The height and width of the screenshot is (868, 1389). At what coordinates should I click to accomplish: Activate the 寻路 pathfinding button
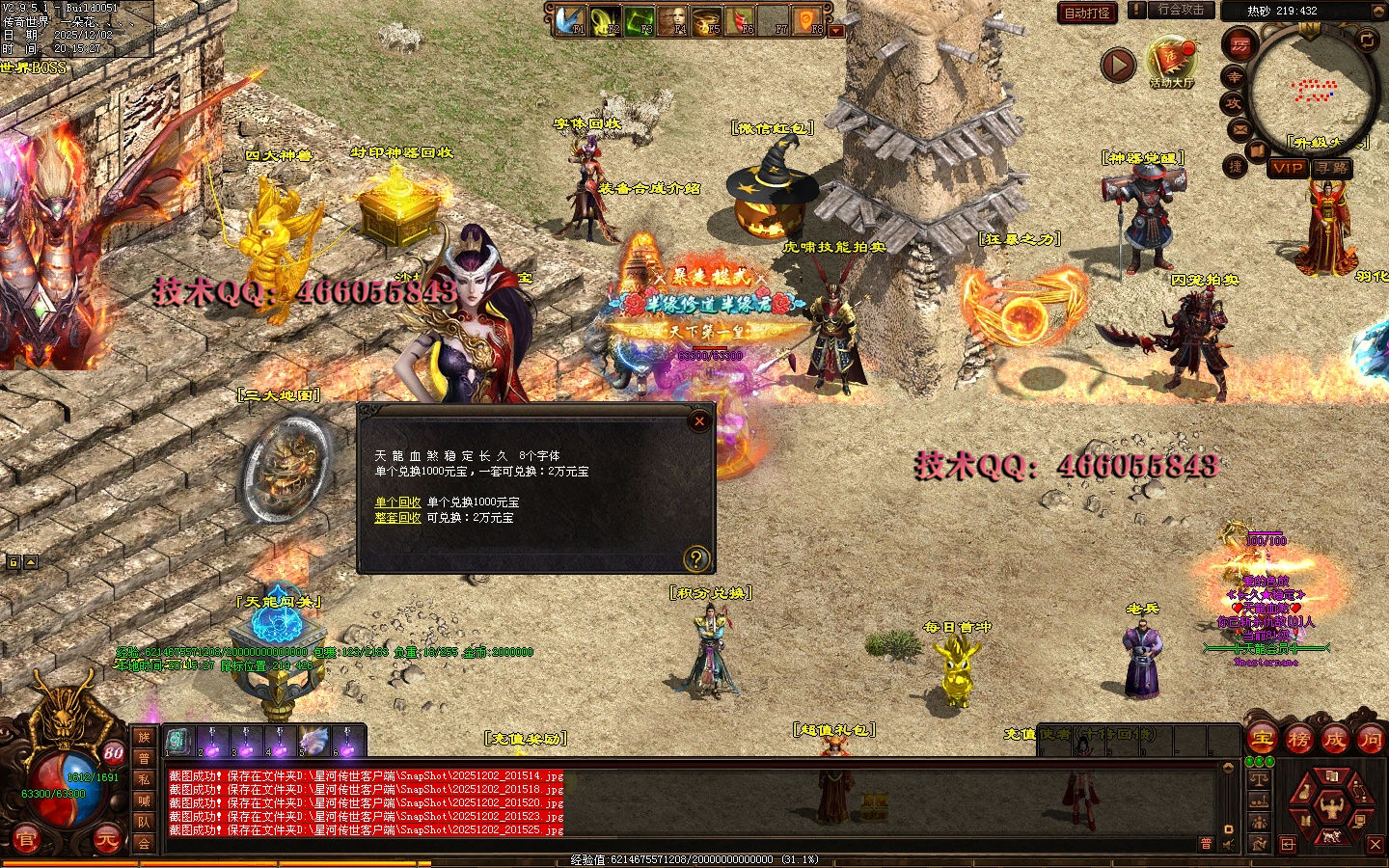tap(1331, 168)
